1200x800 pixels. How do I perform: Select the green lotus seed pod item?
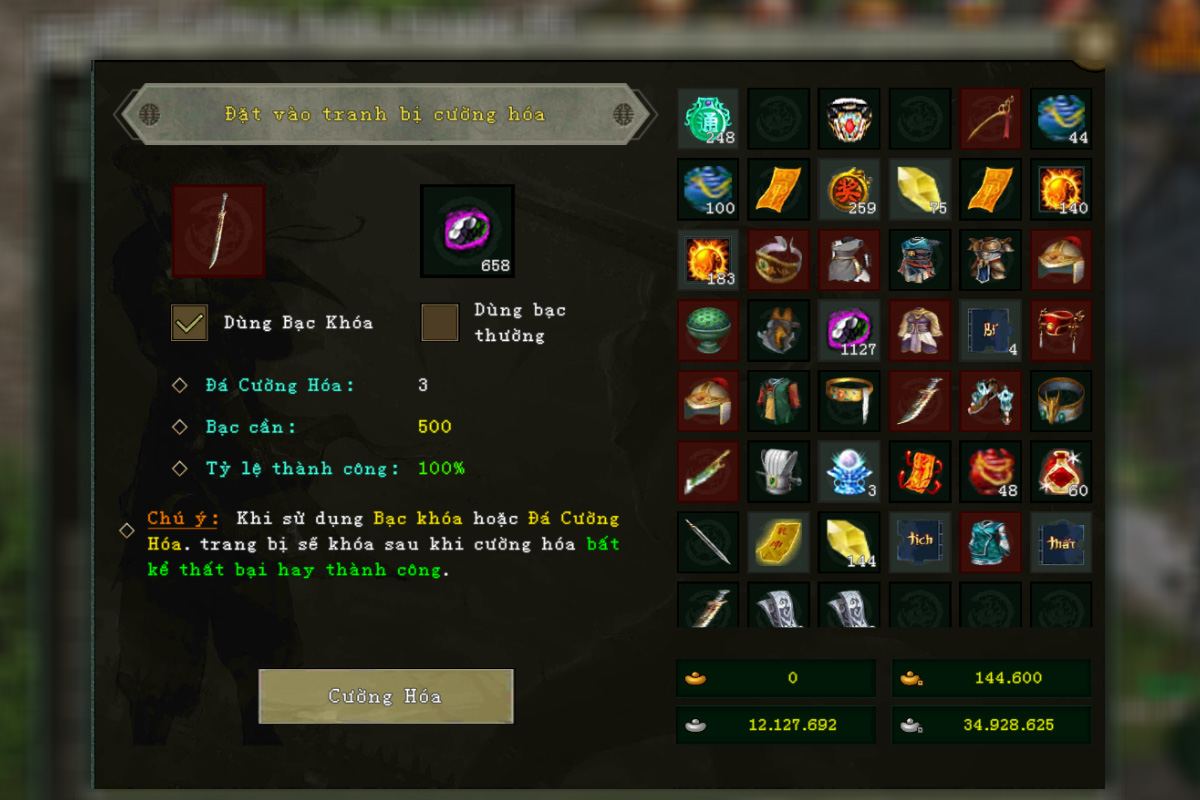pyautogui.click(x=708, y=330)
